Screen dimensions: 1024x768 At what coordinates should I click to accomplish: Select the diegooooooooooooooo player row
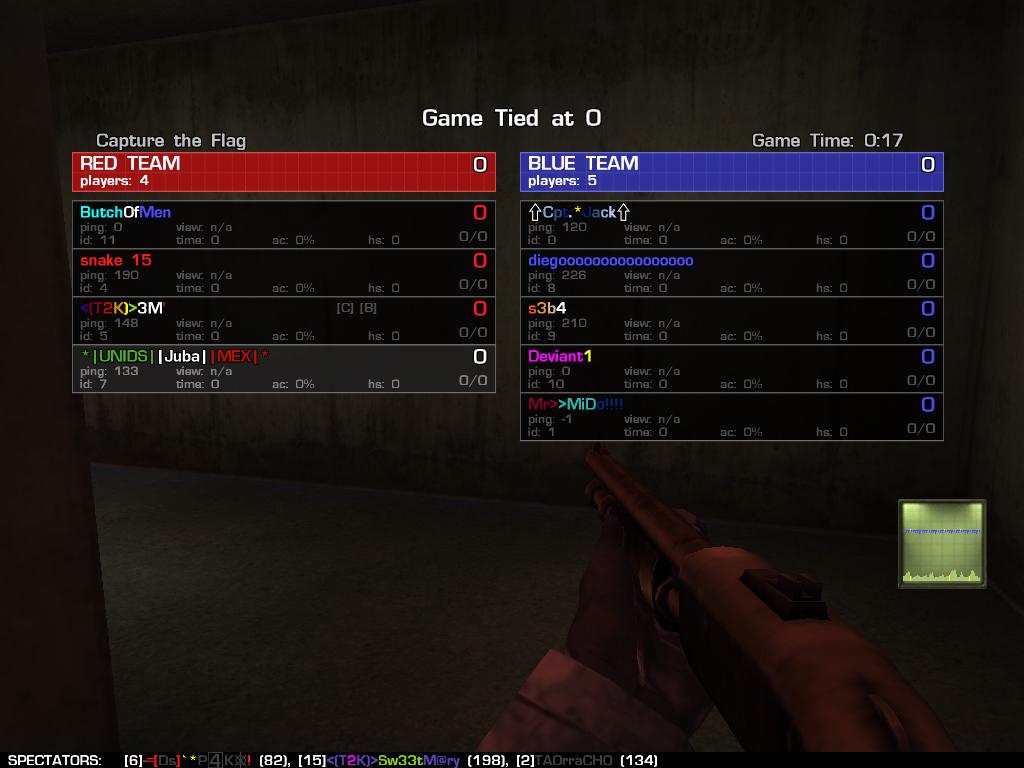click(x=731, y=272)
